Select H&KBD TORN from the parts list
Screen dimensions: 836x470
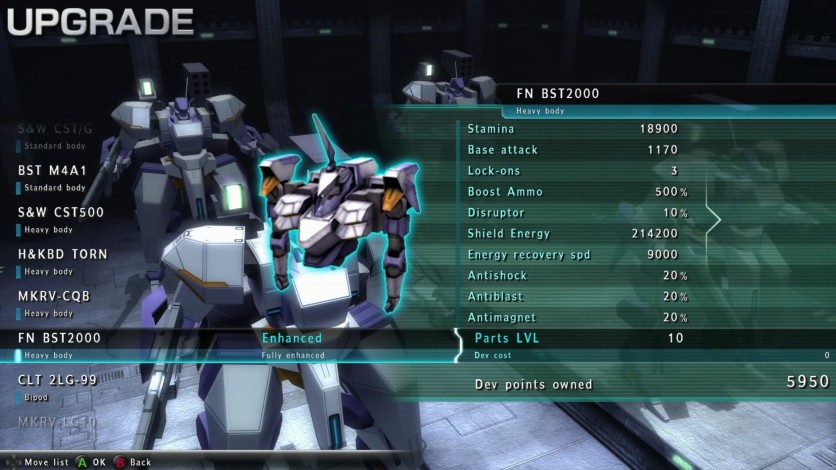pyautogui.click(x=62, y=260)
